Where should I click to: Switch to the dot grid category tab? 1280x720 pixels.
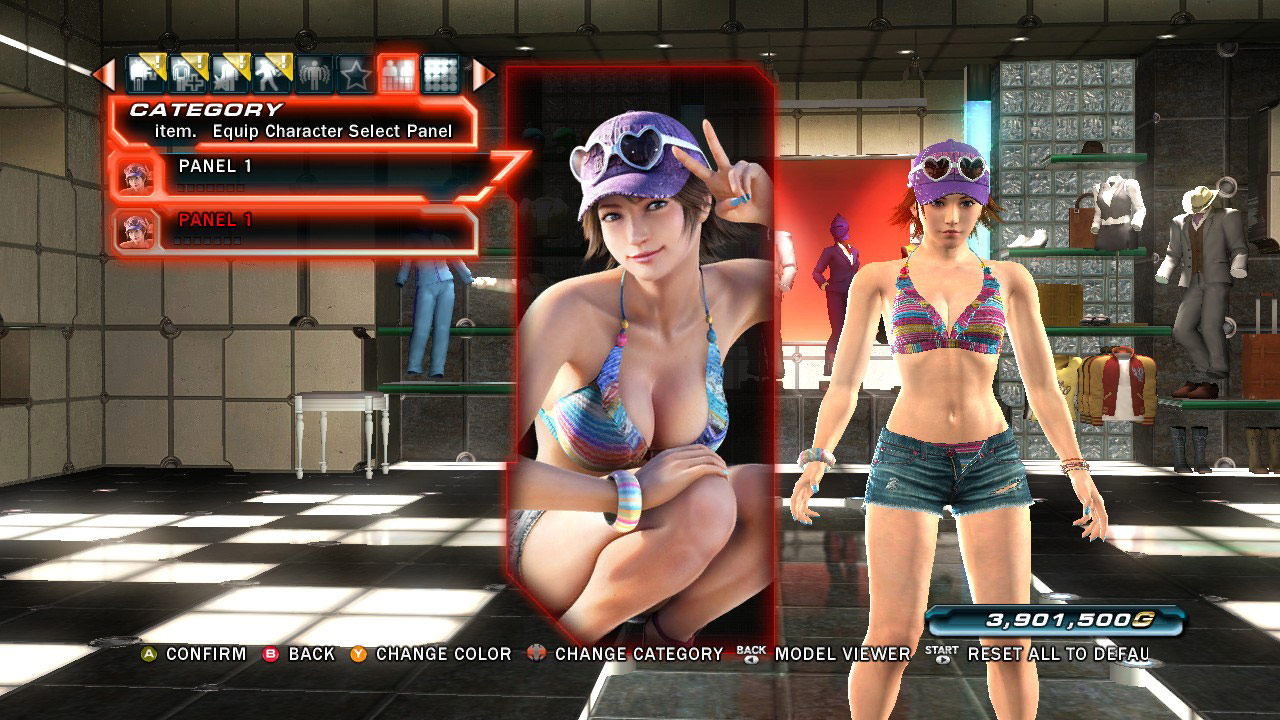(x=440, y=75)
